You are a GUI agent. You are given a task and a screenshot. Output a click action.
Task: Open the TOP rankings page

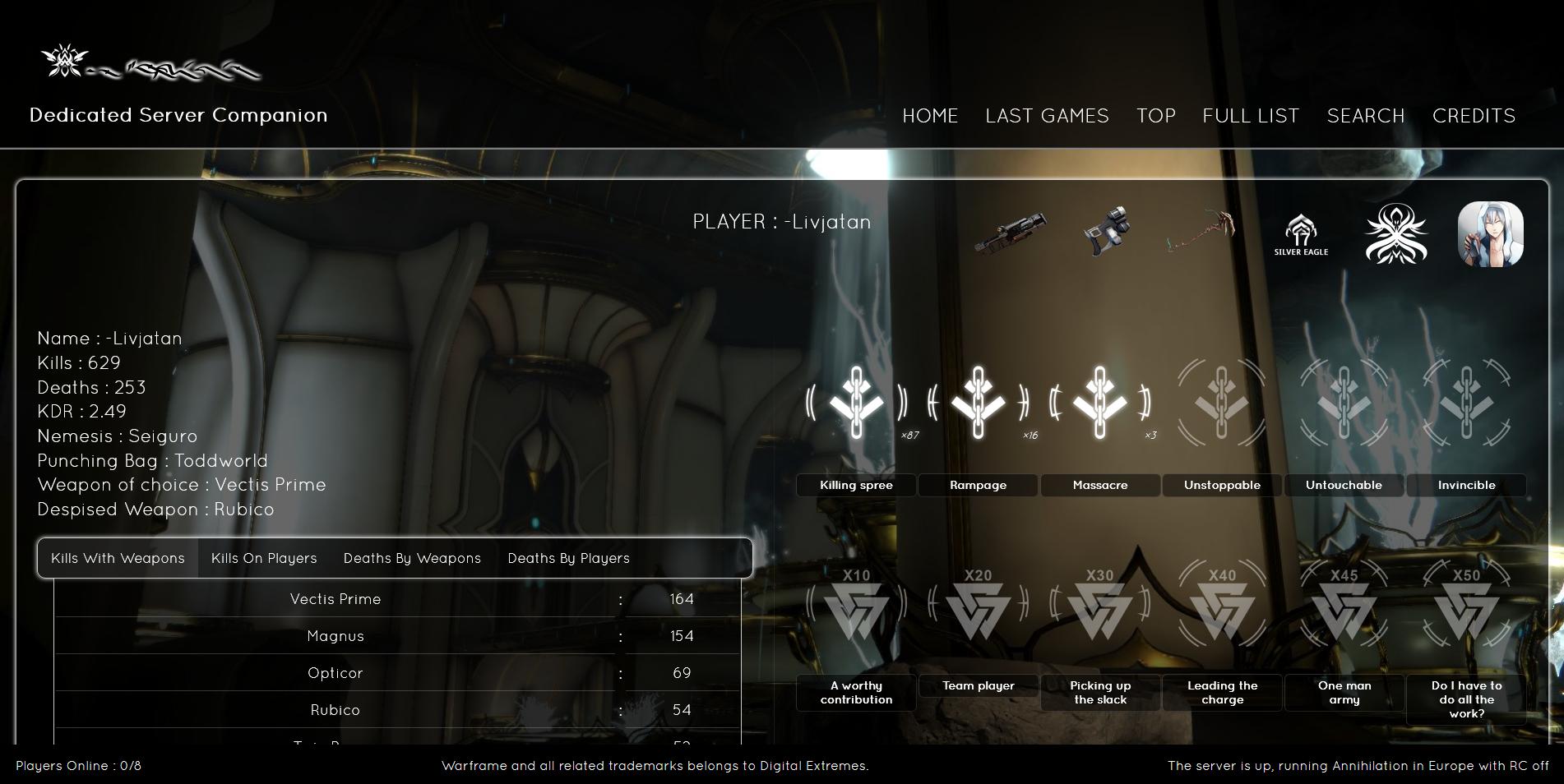tap(1155, 116)
